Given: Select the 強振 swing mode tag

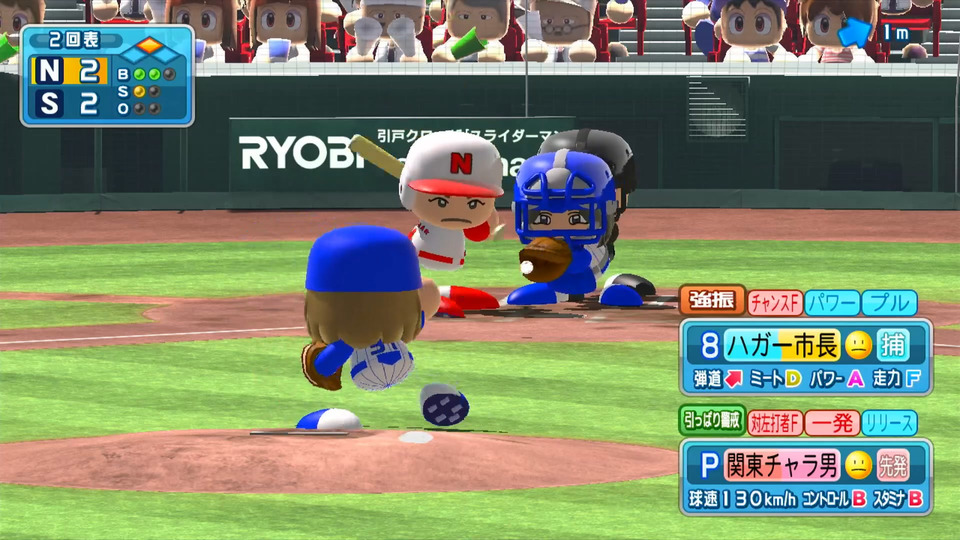Looking at the screenshot, I should pos(712,301).
